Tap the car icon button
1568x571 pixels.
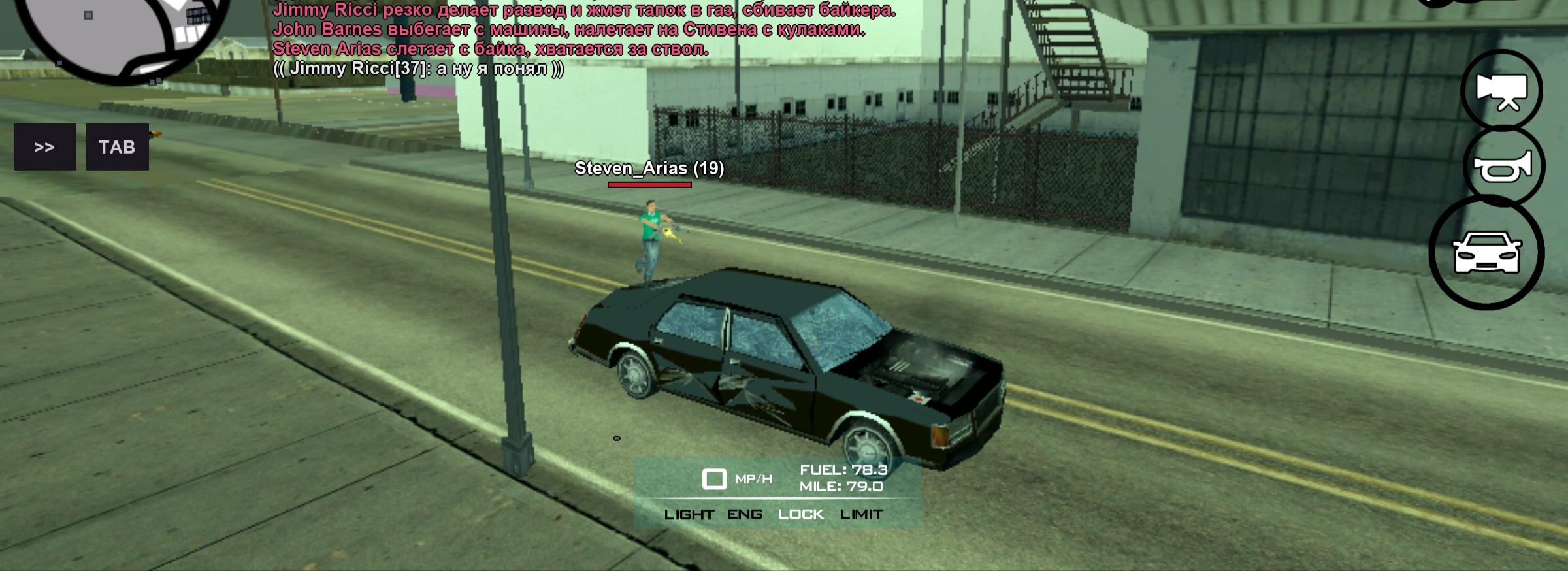pyautogui.click(x=1486, y=252)
